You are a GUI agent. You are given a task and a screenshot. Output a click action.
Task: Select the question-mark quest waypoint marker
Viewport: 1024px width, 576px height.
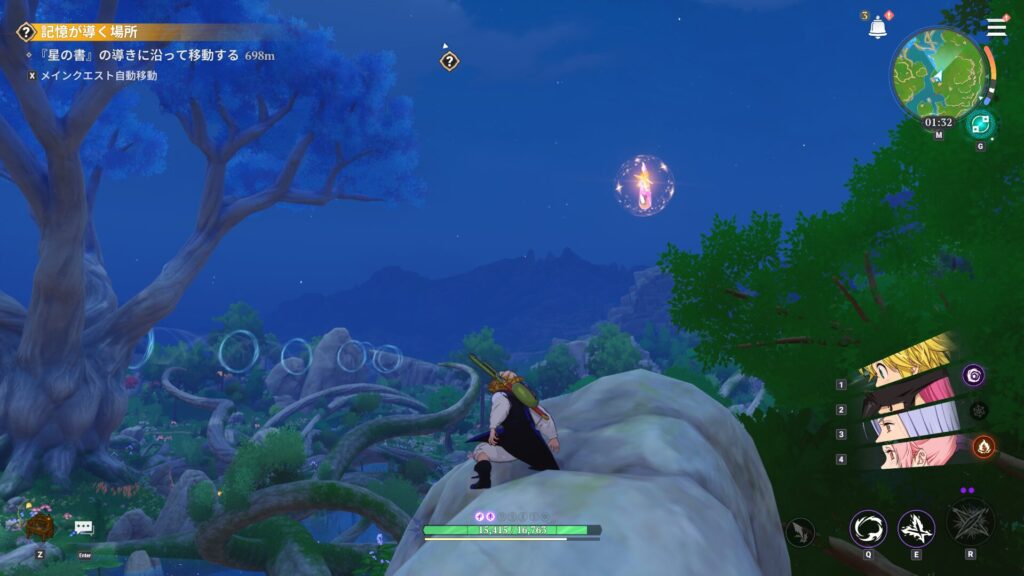[450, 61]
